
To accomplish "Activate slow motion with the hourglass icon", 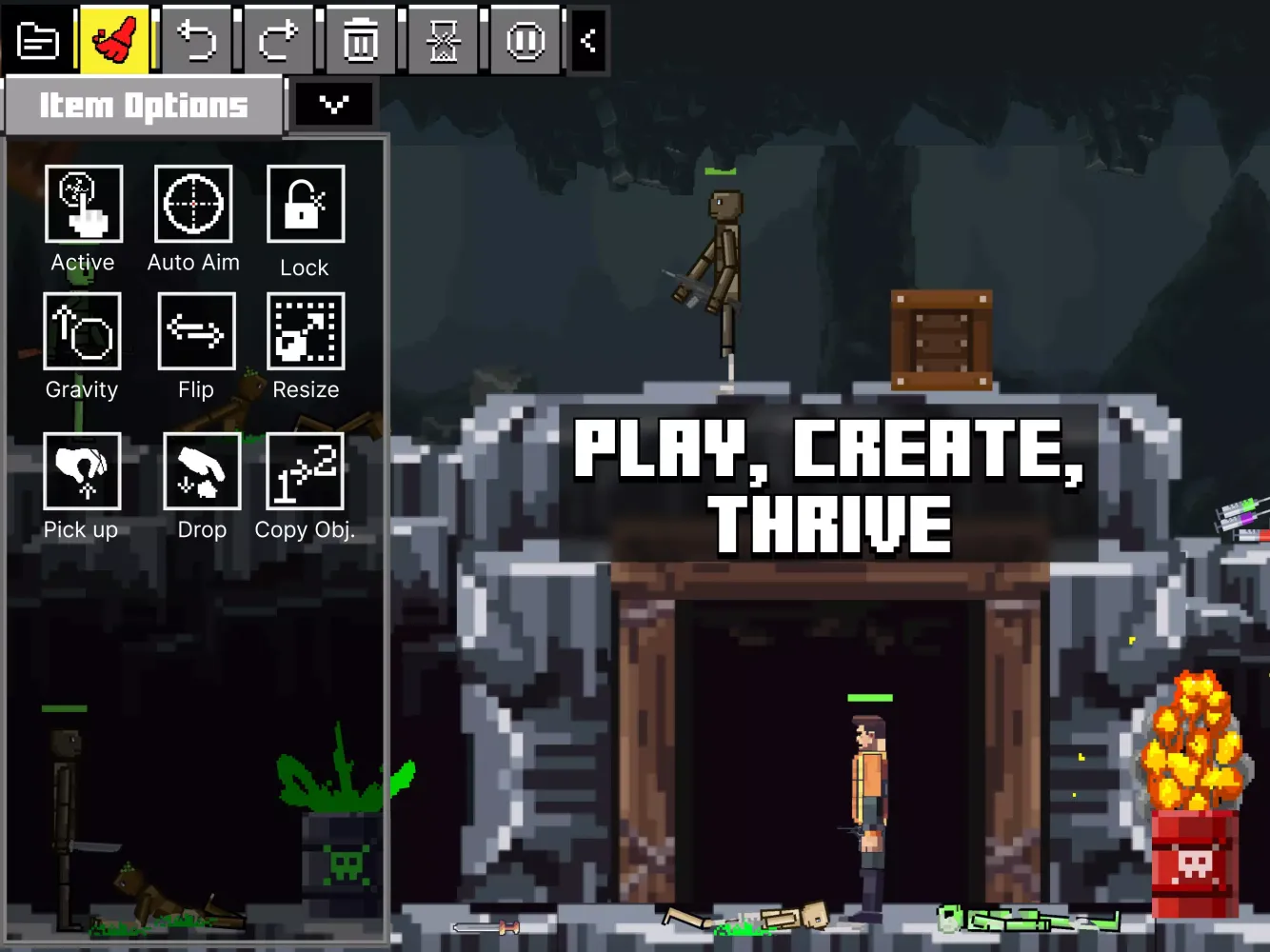I will [x=444, y=40].
